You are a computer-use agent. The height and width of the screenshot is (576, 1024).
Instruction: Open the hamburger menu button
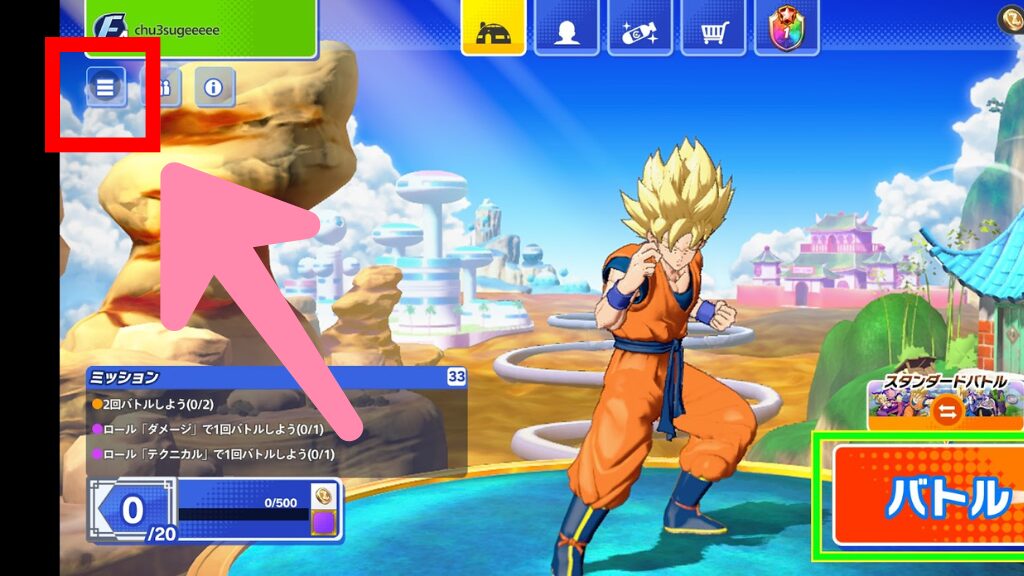pos(105,88)
